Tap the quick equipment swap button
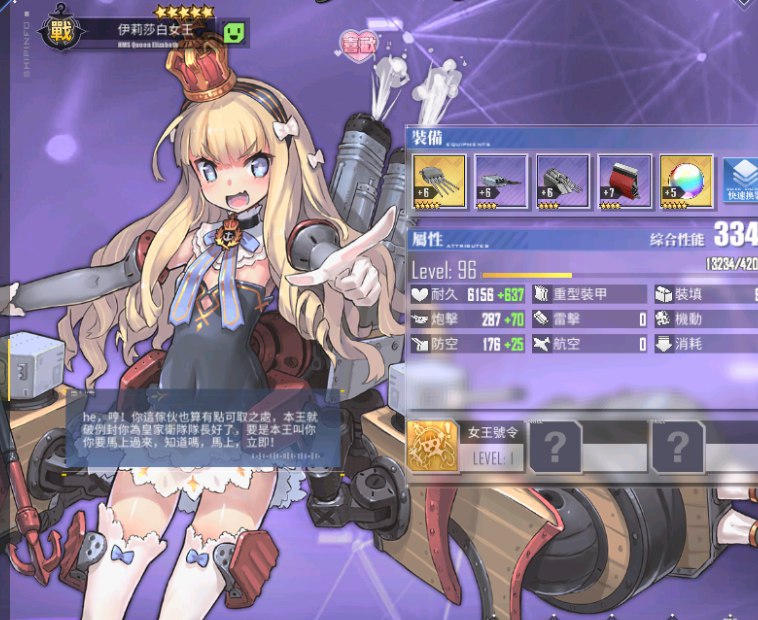This screenshot has width=758, height=620. point(740,181)
